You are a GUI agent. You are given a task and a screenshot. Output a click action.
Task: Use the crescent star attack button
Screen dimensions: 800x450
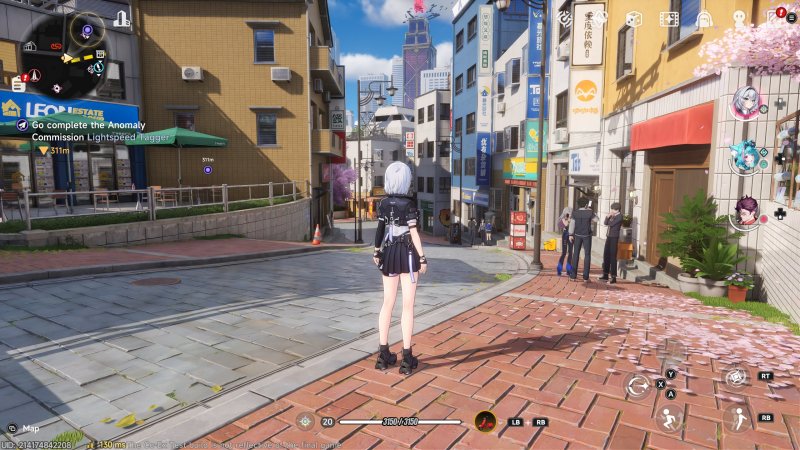pos(638,385)
